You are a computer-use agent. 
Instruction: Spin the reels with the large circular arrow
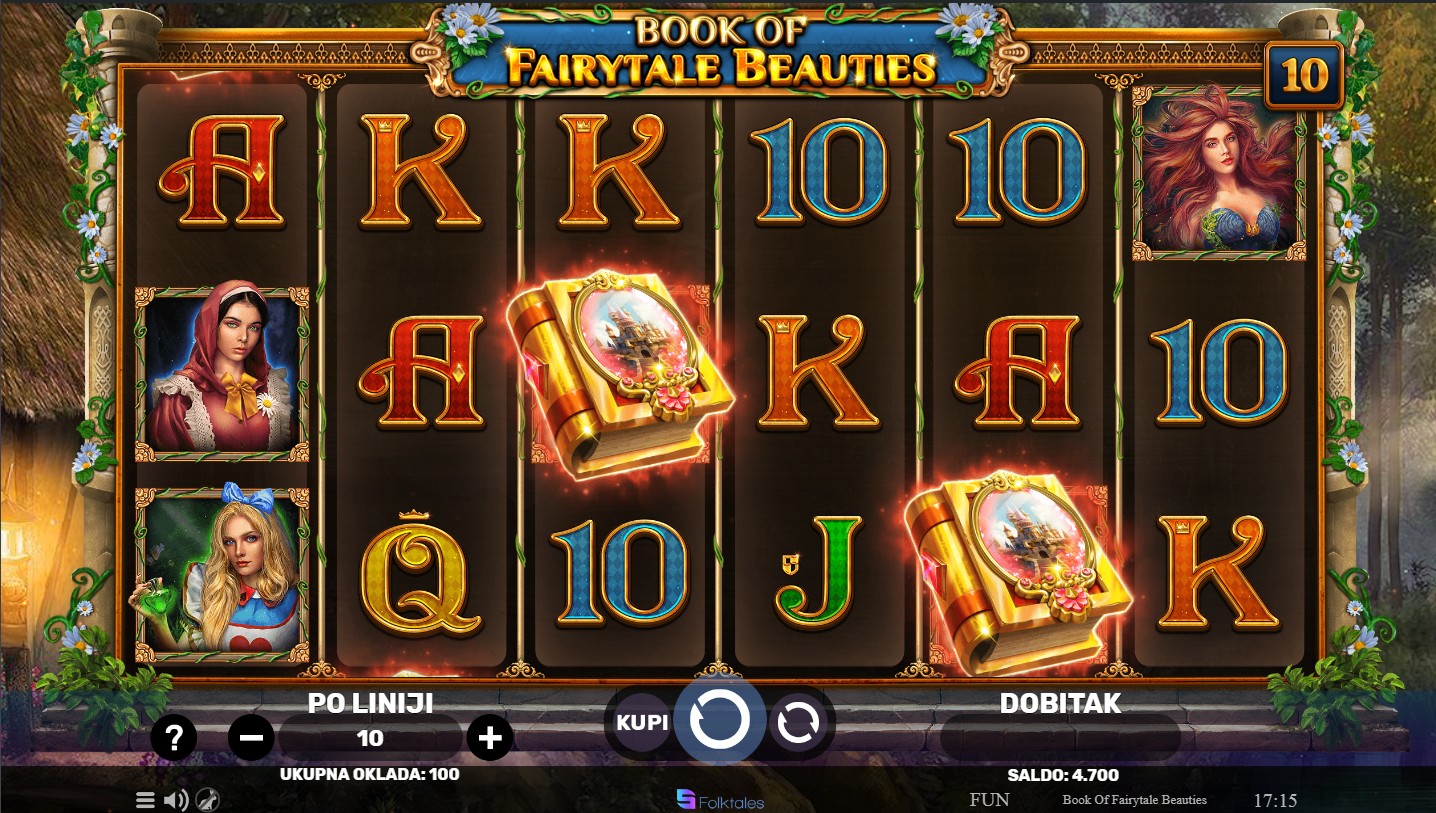tap(719, 720)
